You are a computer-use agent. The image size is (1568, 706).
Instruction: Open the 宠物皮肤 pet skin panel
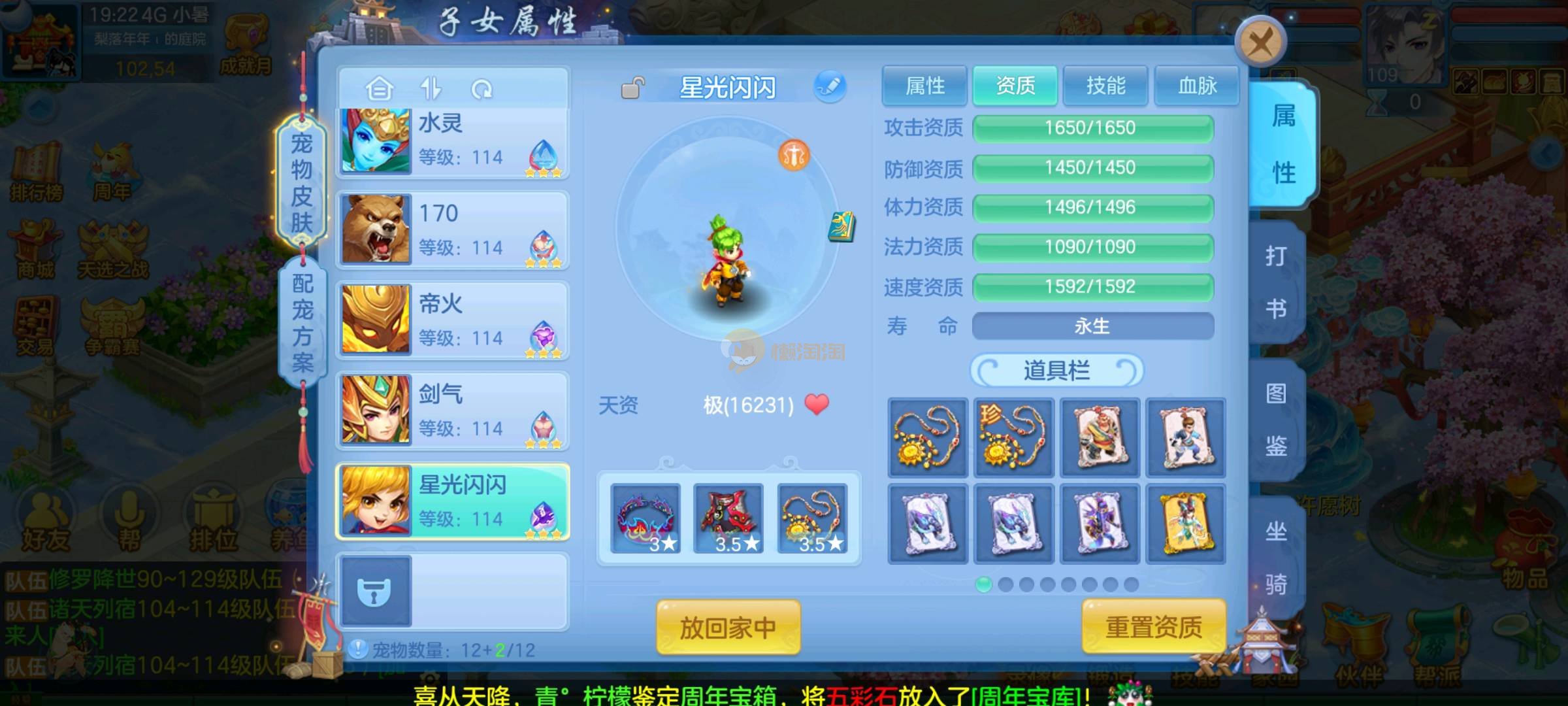[x=302, y=183]
